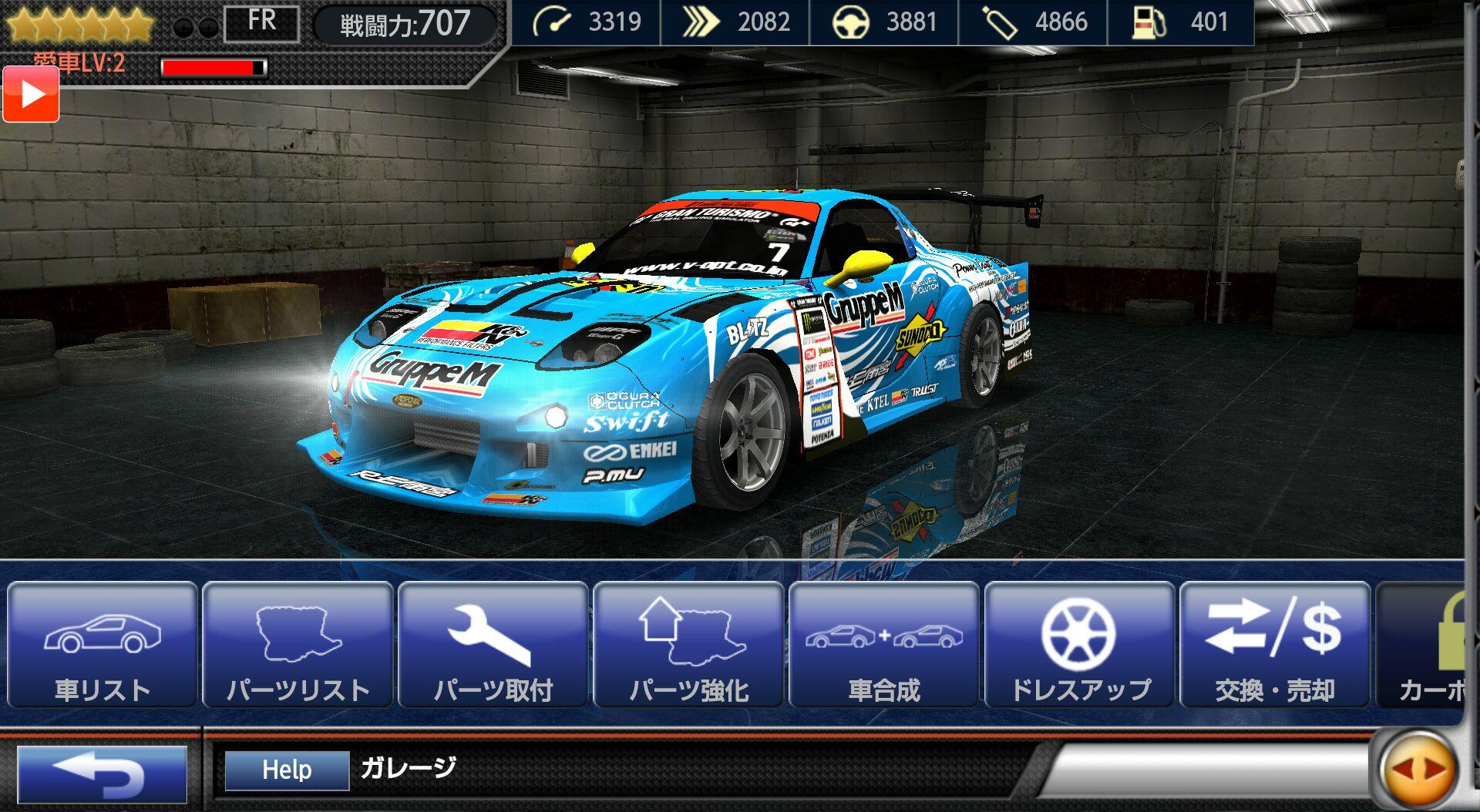This screenshot has height=812, width=1480.
Task: Open ドレスアップ dress-up menu
Action: pyautogui.click(x=1079, y=646)
